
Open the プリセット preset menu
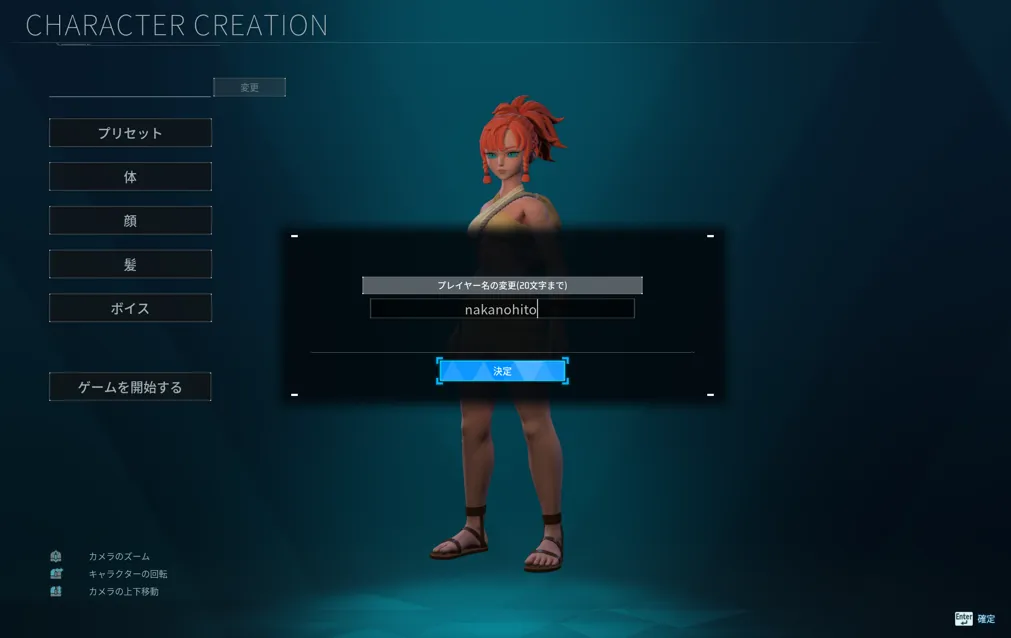pyautogui.click(x=130, y=133)
